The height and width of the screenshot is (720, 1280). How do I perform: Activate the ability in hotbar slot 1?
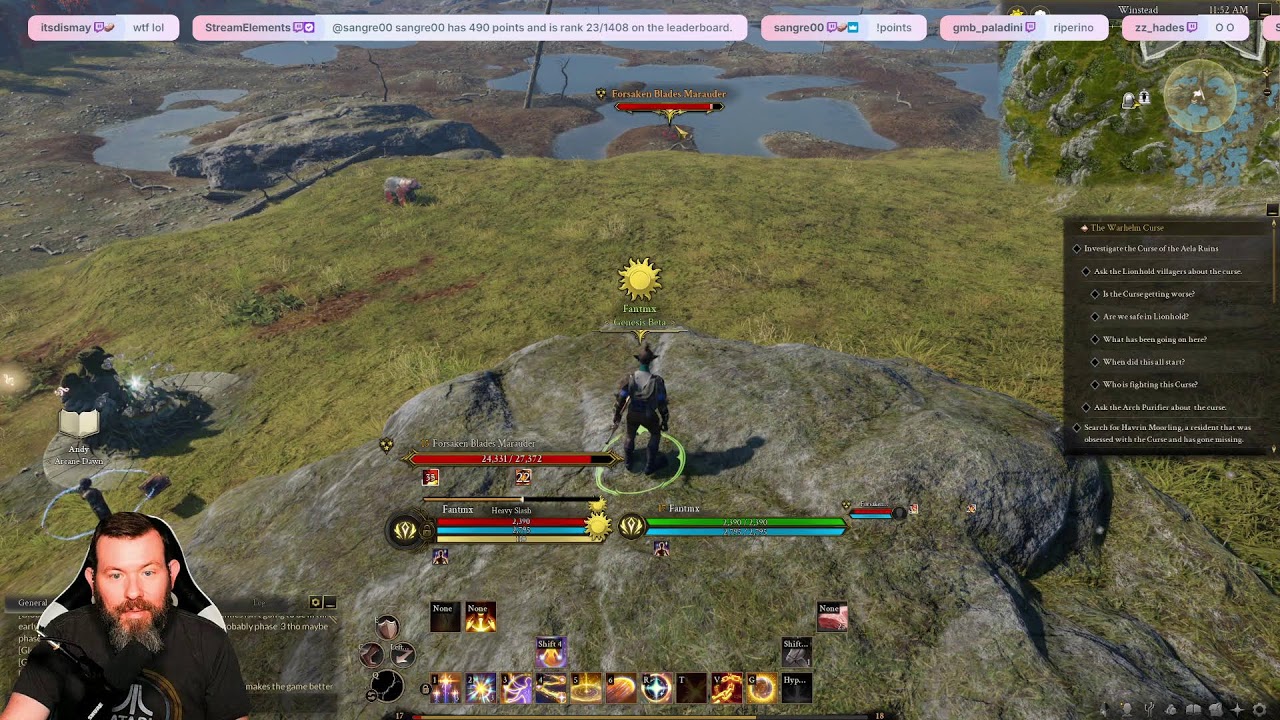[445, 688]
